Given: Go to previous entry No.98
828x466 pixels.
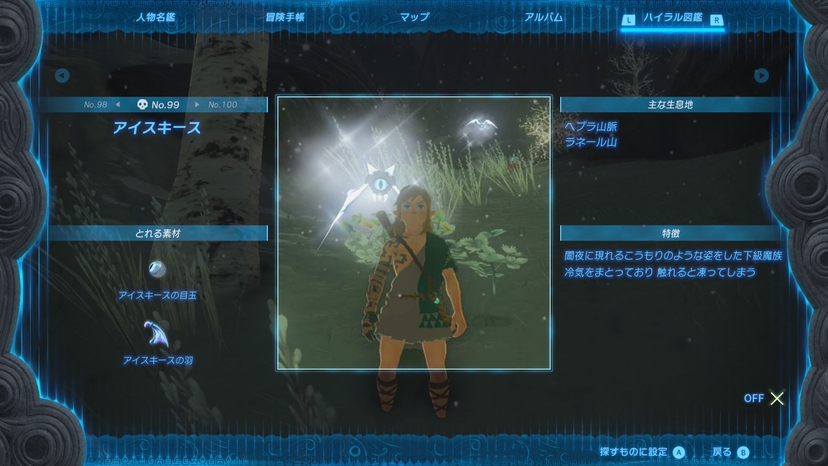Looking at the screenshot, I should (102, 104).
